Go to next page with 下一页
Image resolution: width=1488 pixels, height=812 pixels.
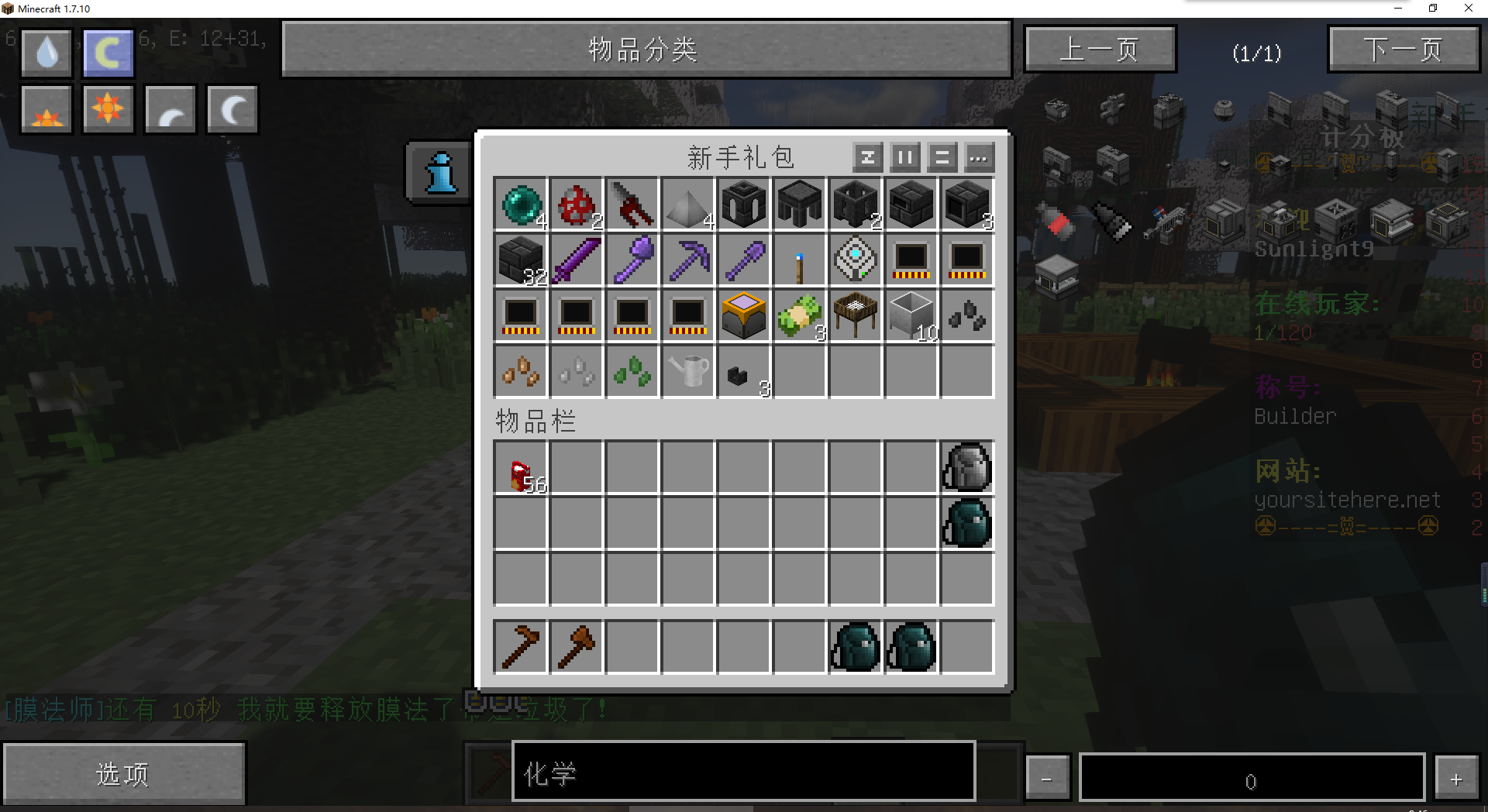coord(1404,50)
